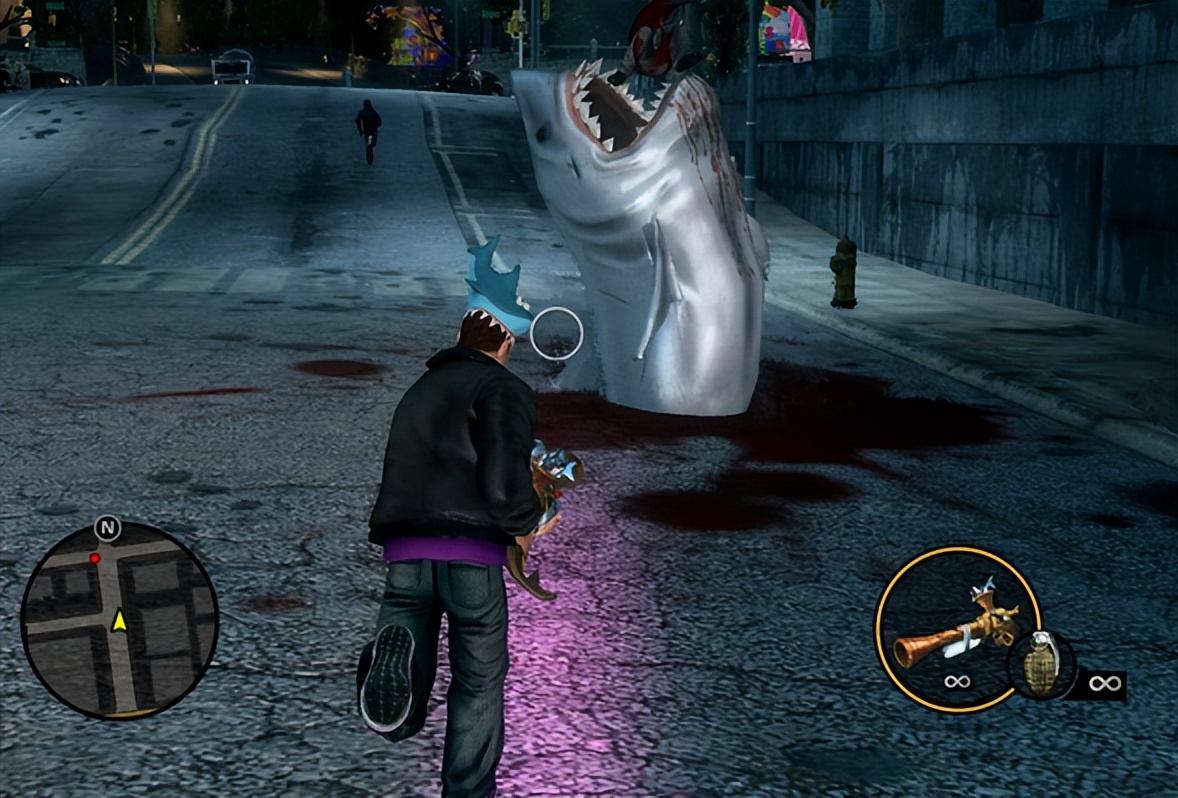The width and height of the screenshot is (1178, 798).
Task: Click the circular minimap
Action: tap(119, 620)
